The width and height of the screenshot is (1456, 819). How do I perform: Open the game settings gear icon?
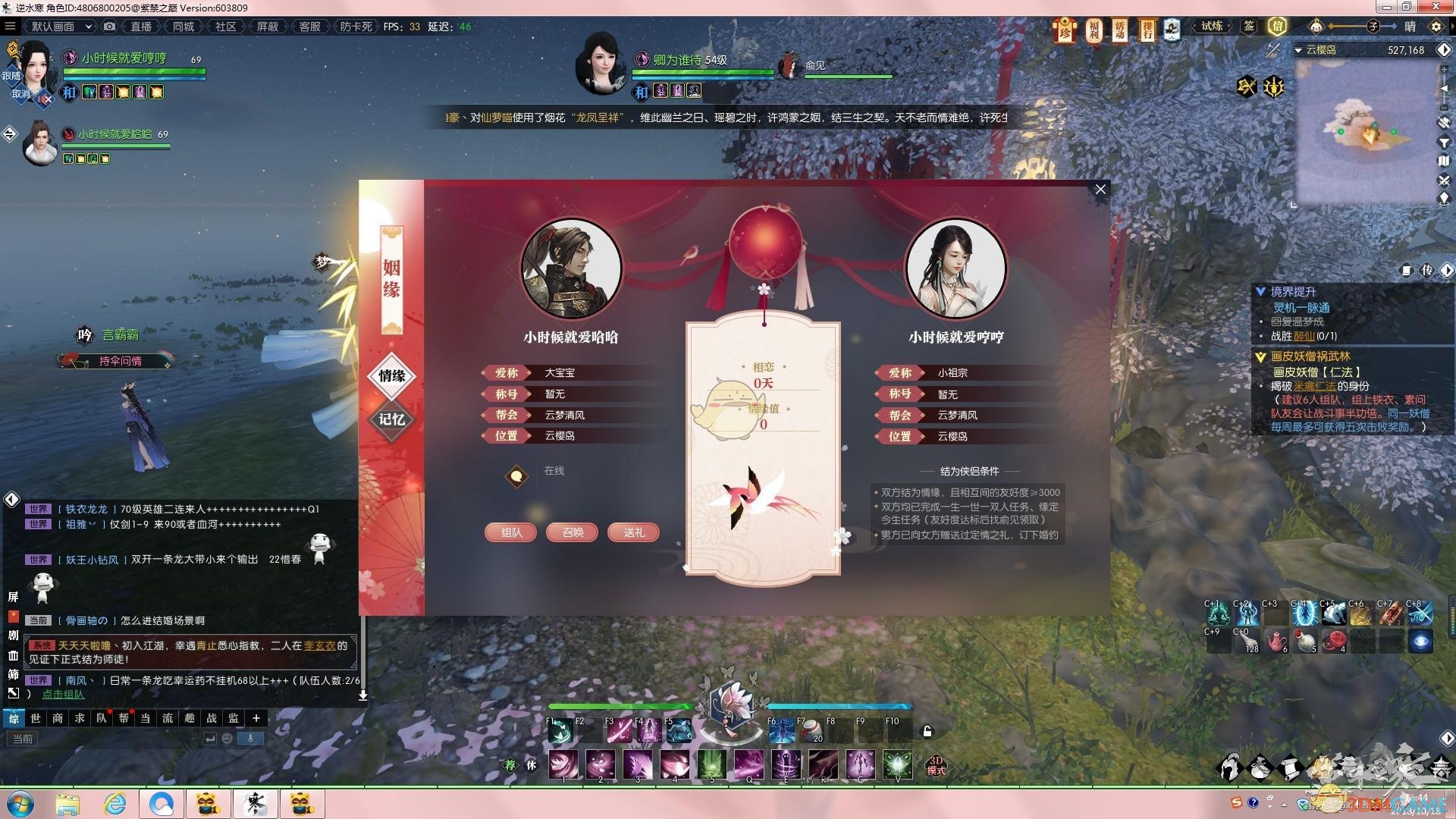pos(1435,25)
